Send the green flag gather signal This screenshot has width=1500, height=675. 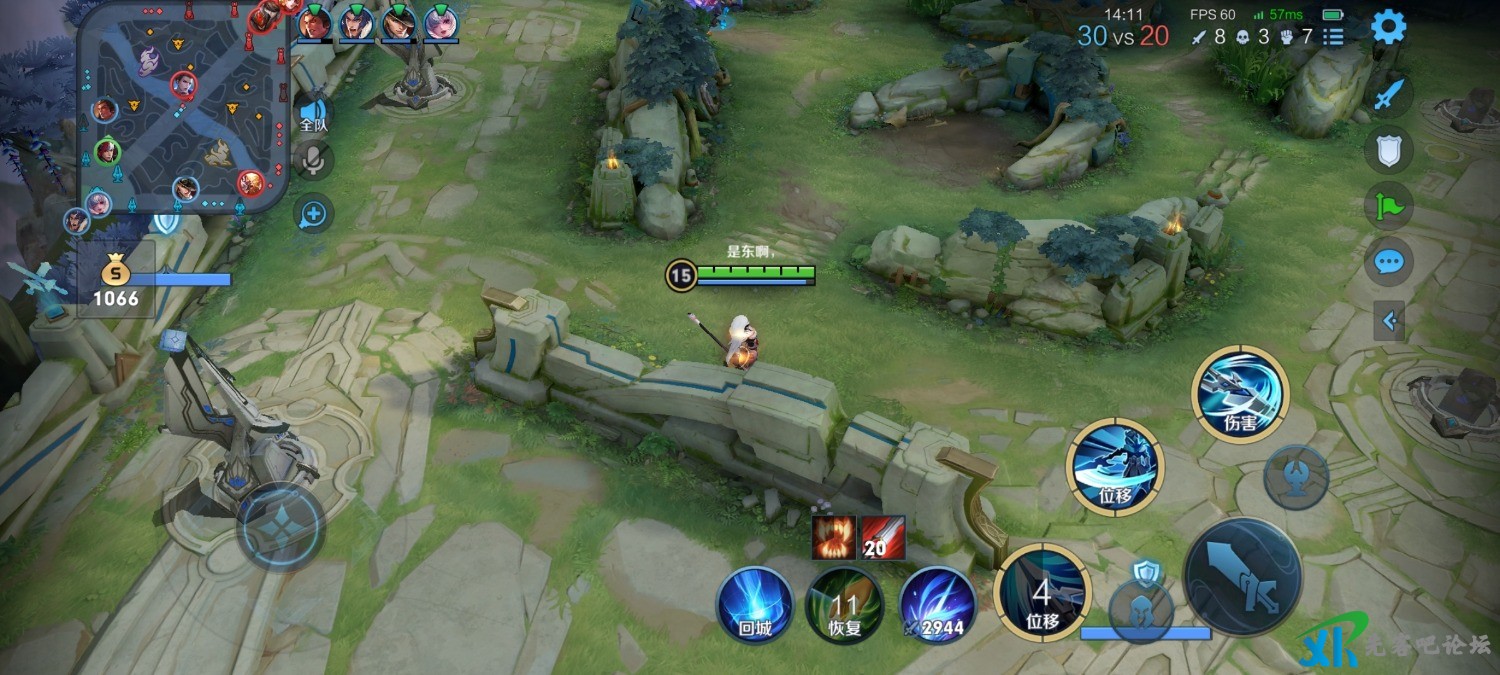click(1389, 207)
